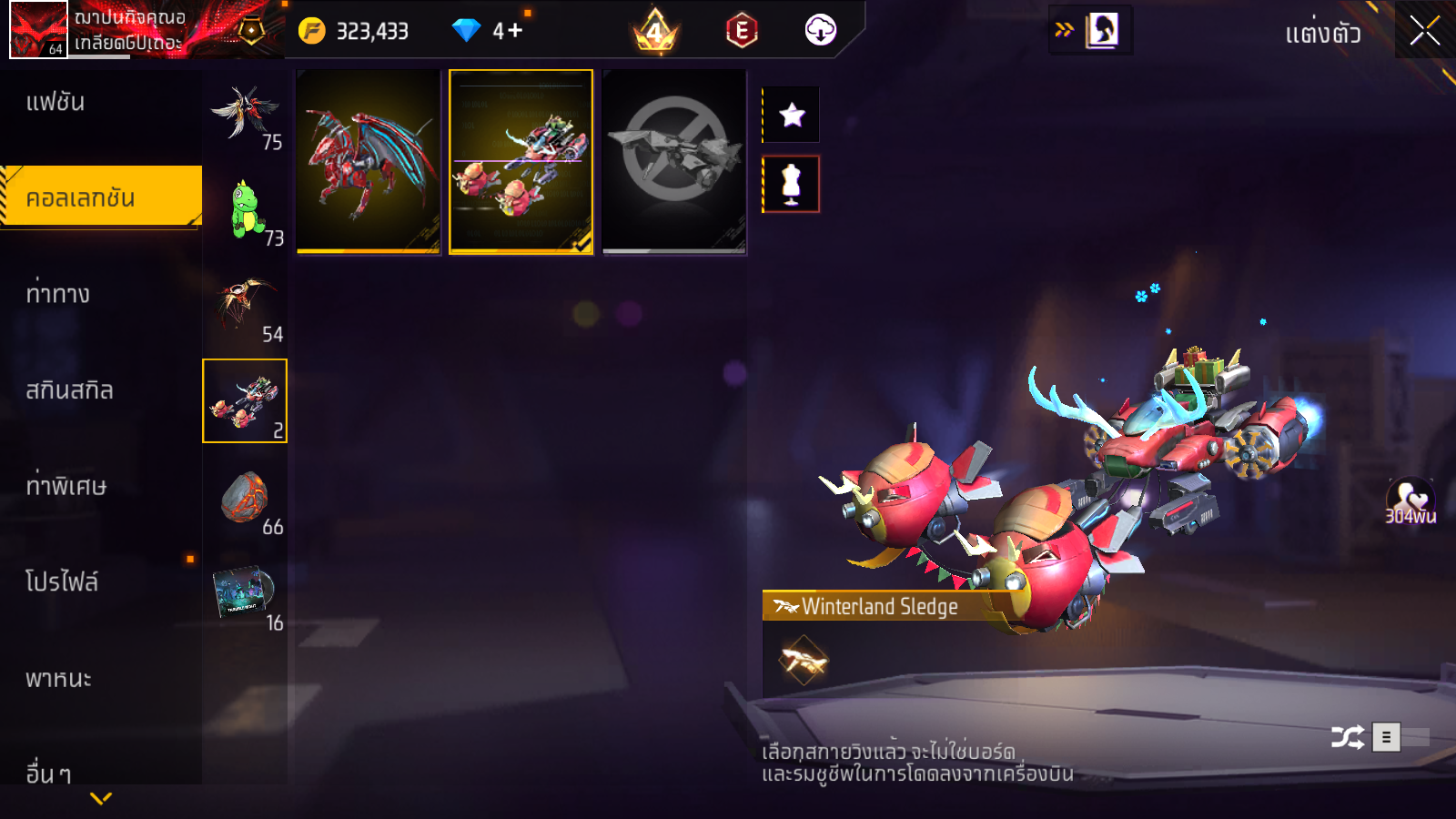Viewport: 1456px width, 819px height.
Task: Toggle the shuffle random skin button
Action: click(x=1347, y=737)
